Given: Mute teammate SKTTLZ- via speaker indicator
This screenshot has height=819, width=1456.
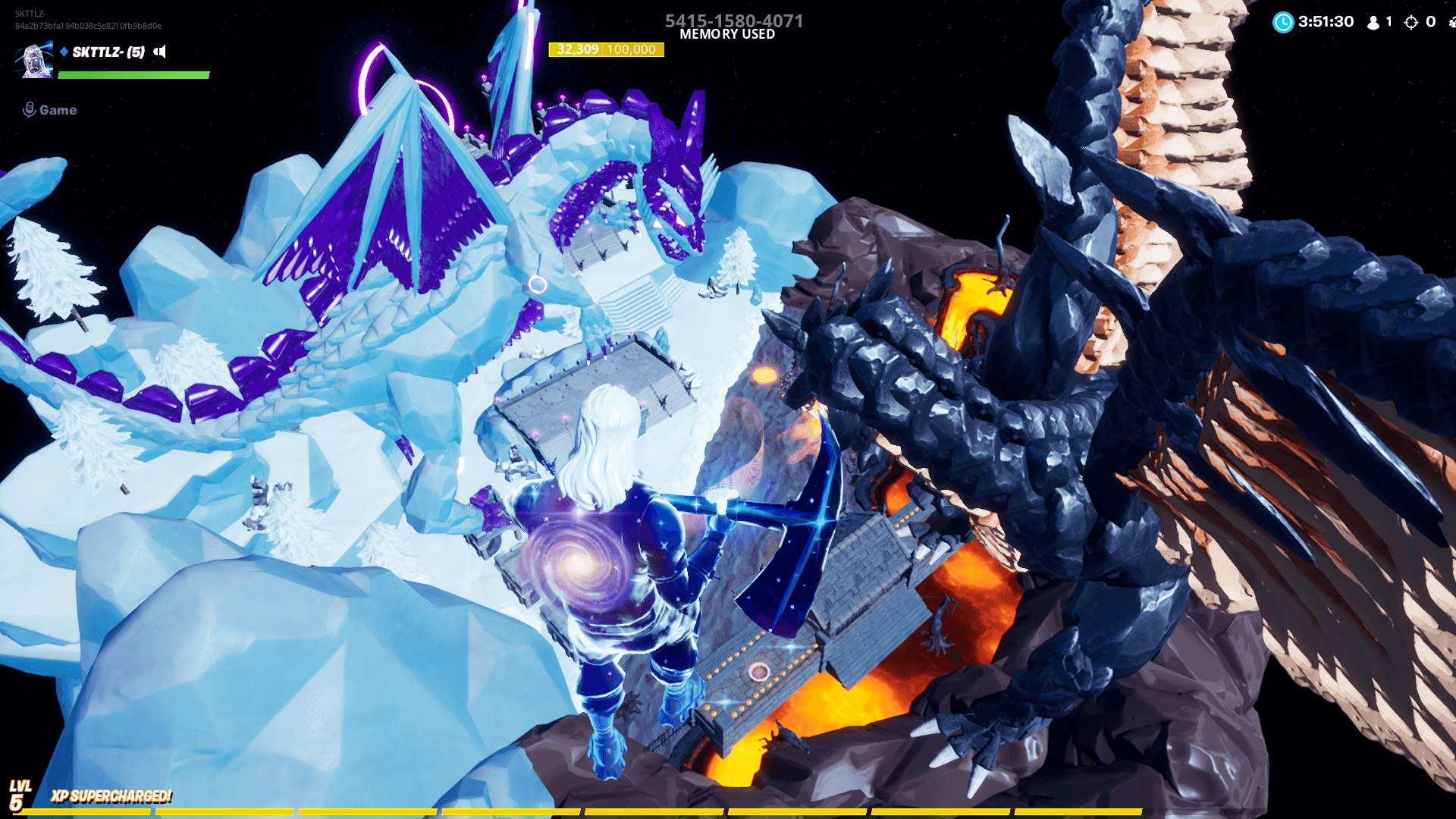Looking at the screenshot, I should click(159, 52).
